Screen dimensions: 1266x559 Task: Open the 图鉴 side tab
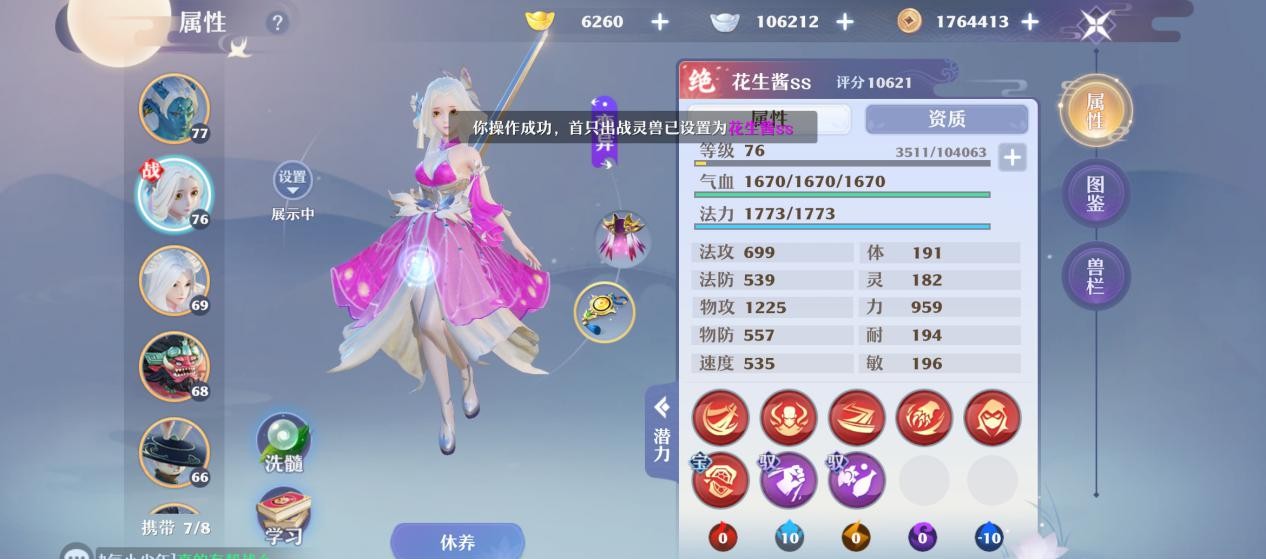point(1095,194)
